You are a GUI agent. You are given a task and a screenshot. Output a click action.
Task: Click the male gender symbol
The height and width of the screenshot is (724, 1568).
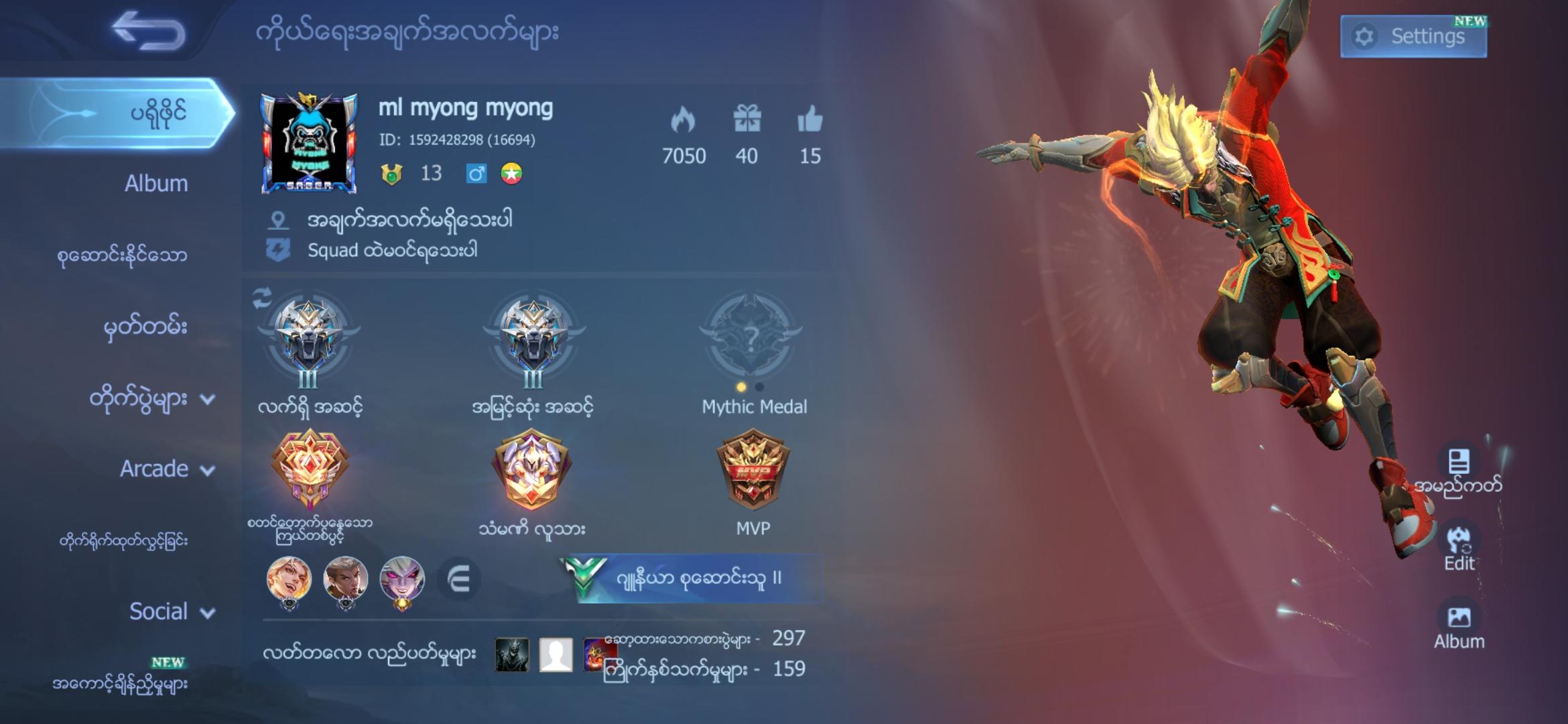pos(477,174)
